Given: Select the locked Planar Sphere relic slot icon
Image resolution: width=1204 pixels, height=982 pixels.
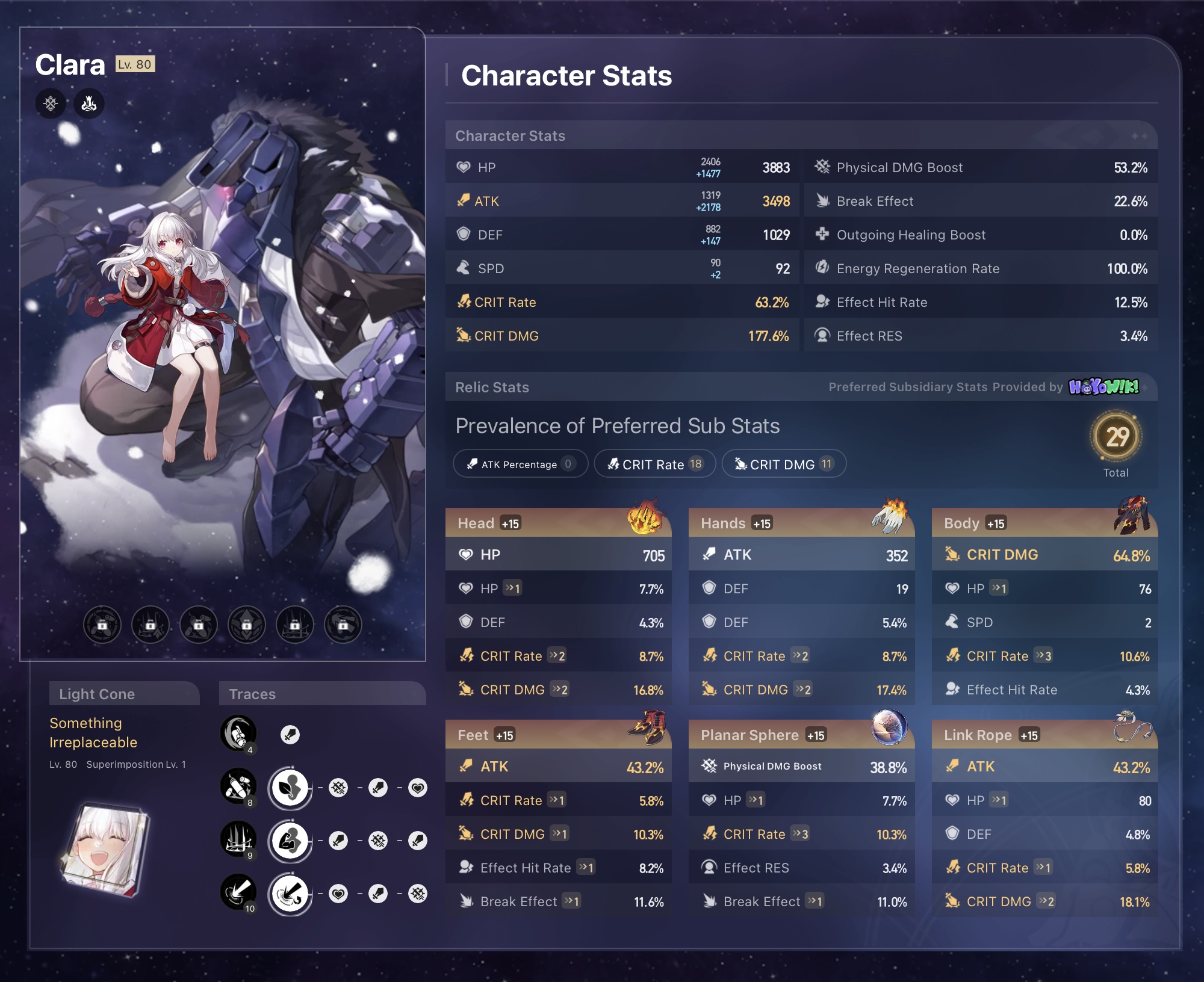Looking at the screenshot, I should tap(294, 625).
